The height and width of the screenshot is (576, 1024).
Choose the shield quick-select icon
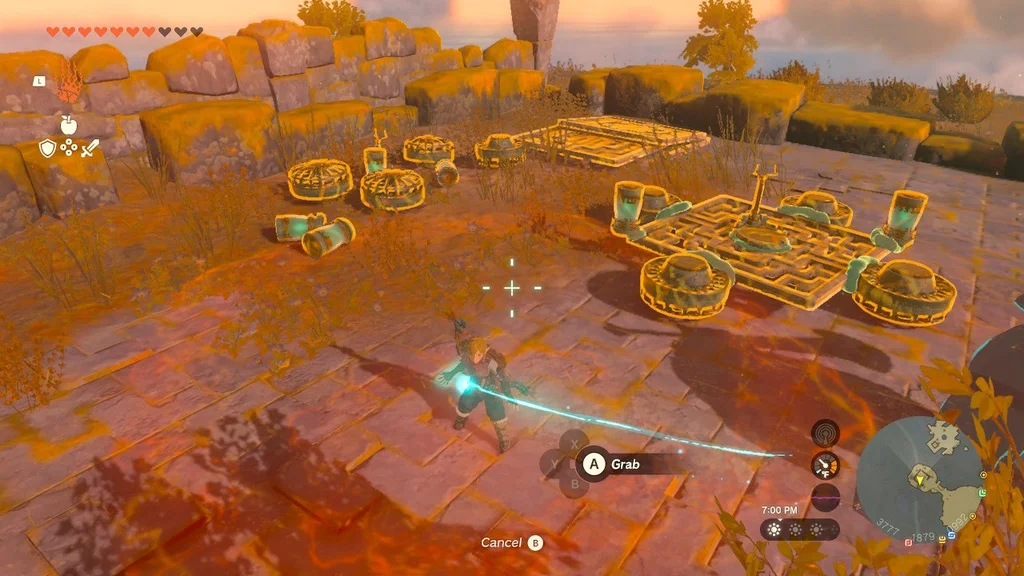coord(47,148)
